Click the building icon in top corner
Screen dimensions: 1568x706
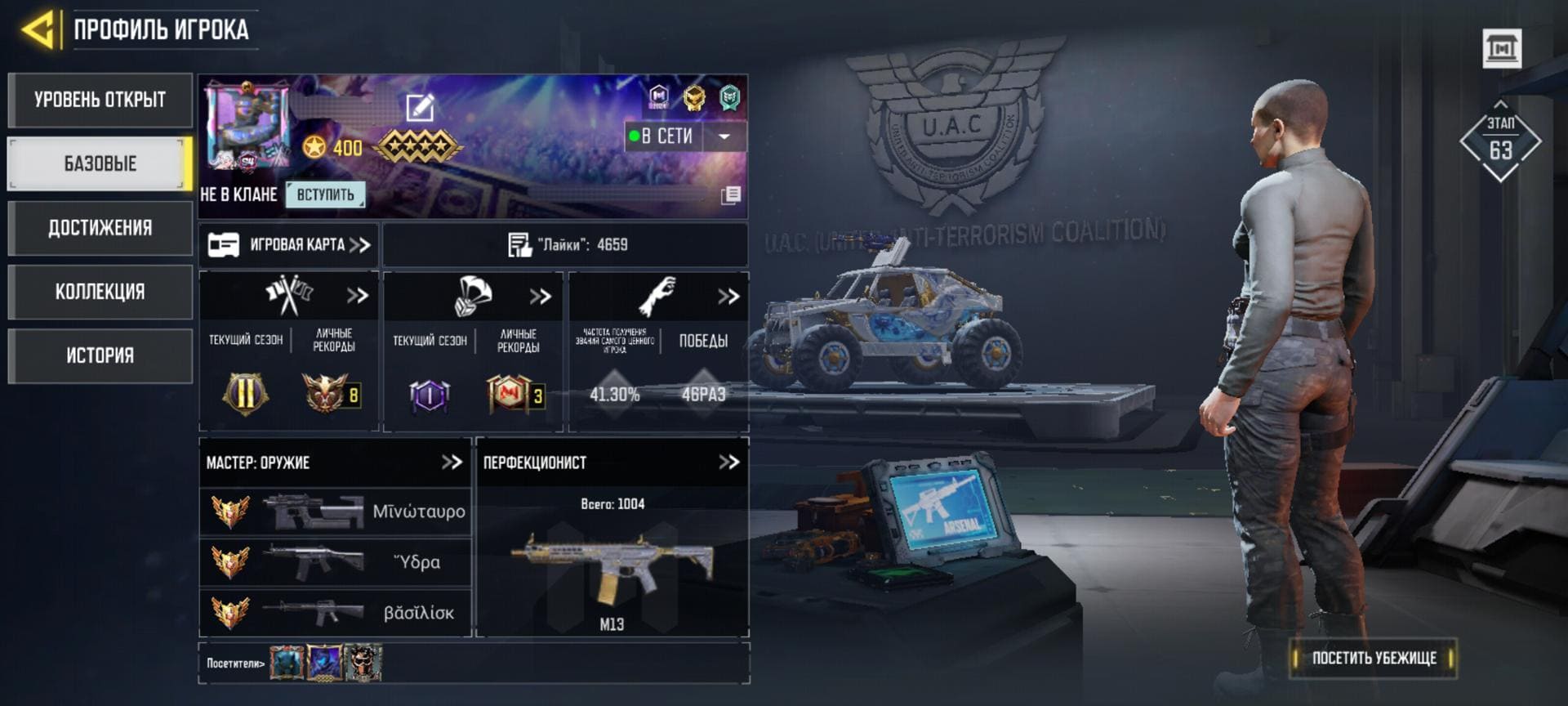pos(1502,49)
